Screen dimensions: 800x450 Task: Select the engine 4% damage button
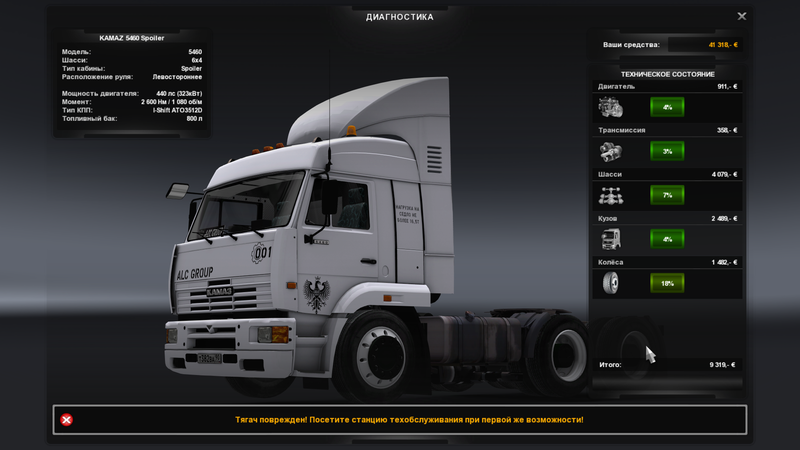[x=666, y=107]
